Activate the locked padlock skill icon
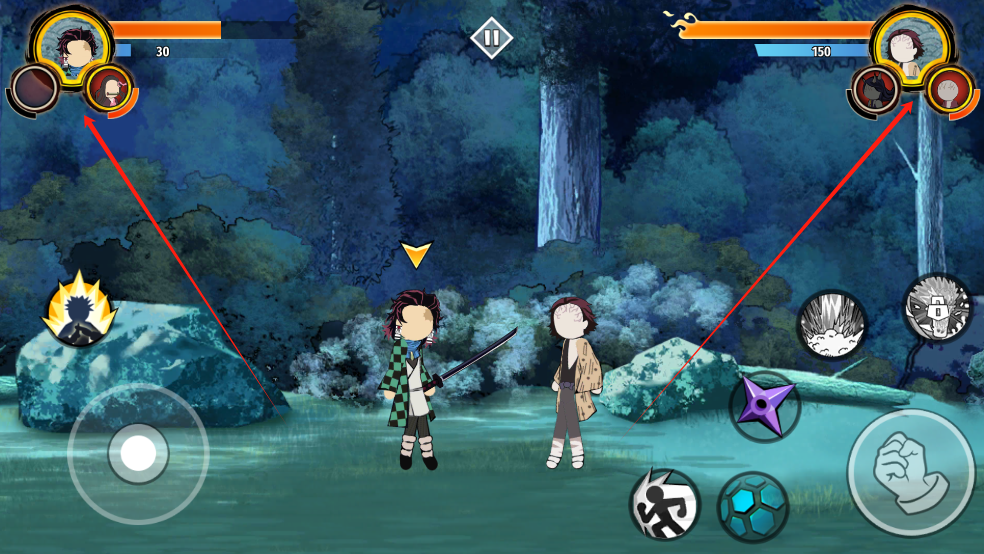This screenshot has height=554, width=984. coord(938,308)
